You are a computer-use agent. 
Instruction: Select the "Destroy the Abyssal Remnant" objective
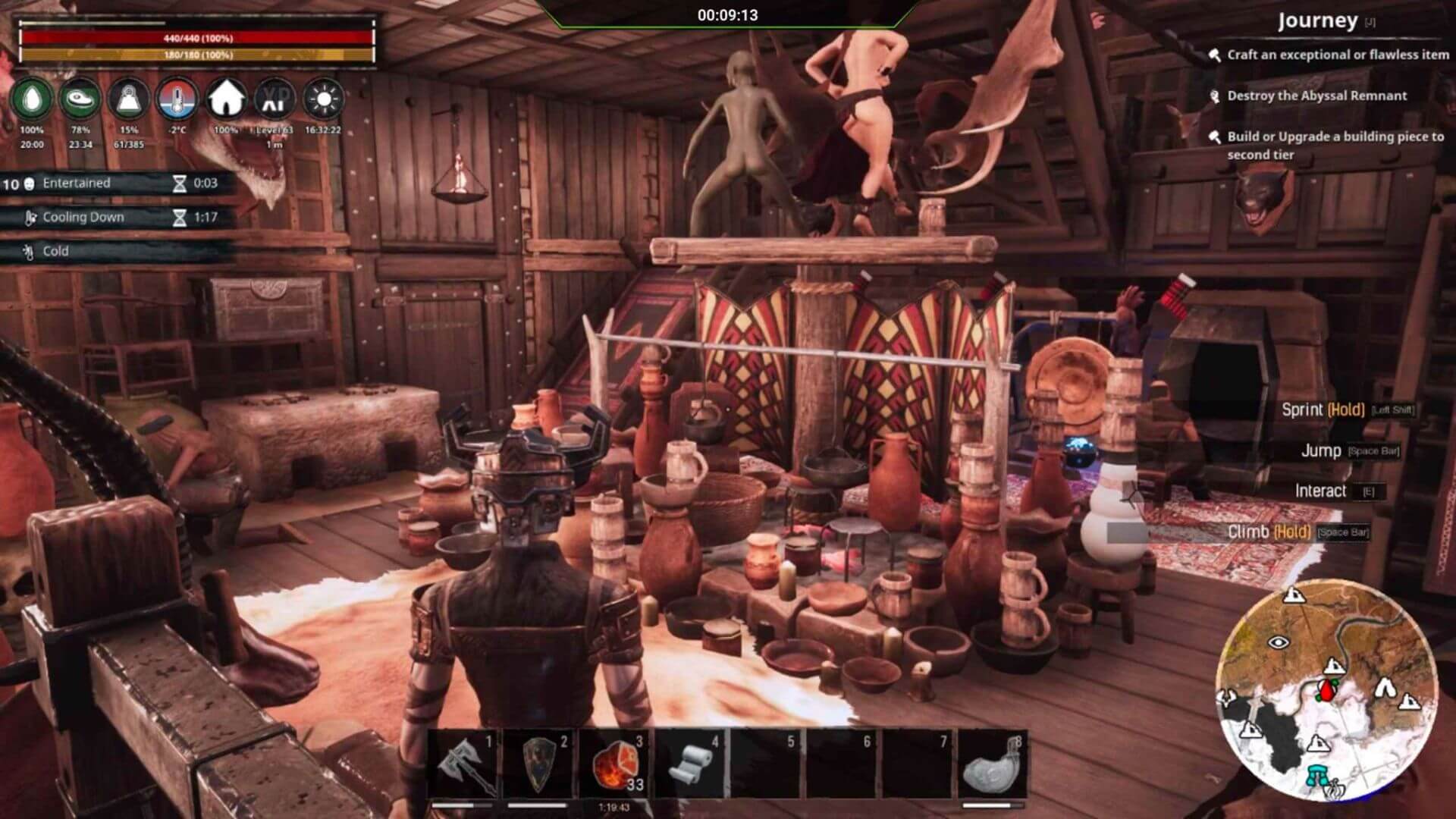pyautogui.click(x=1316, y=96)
